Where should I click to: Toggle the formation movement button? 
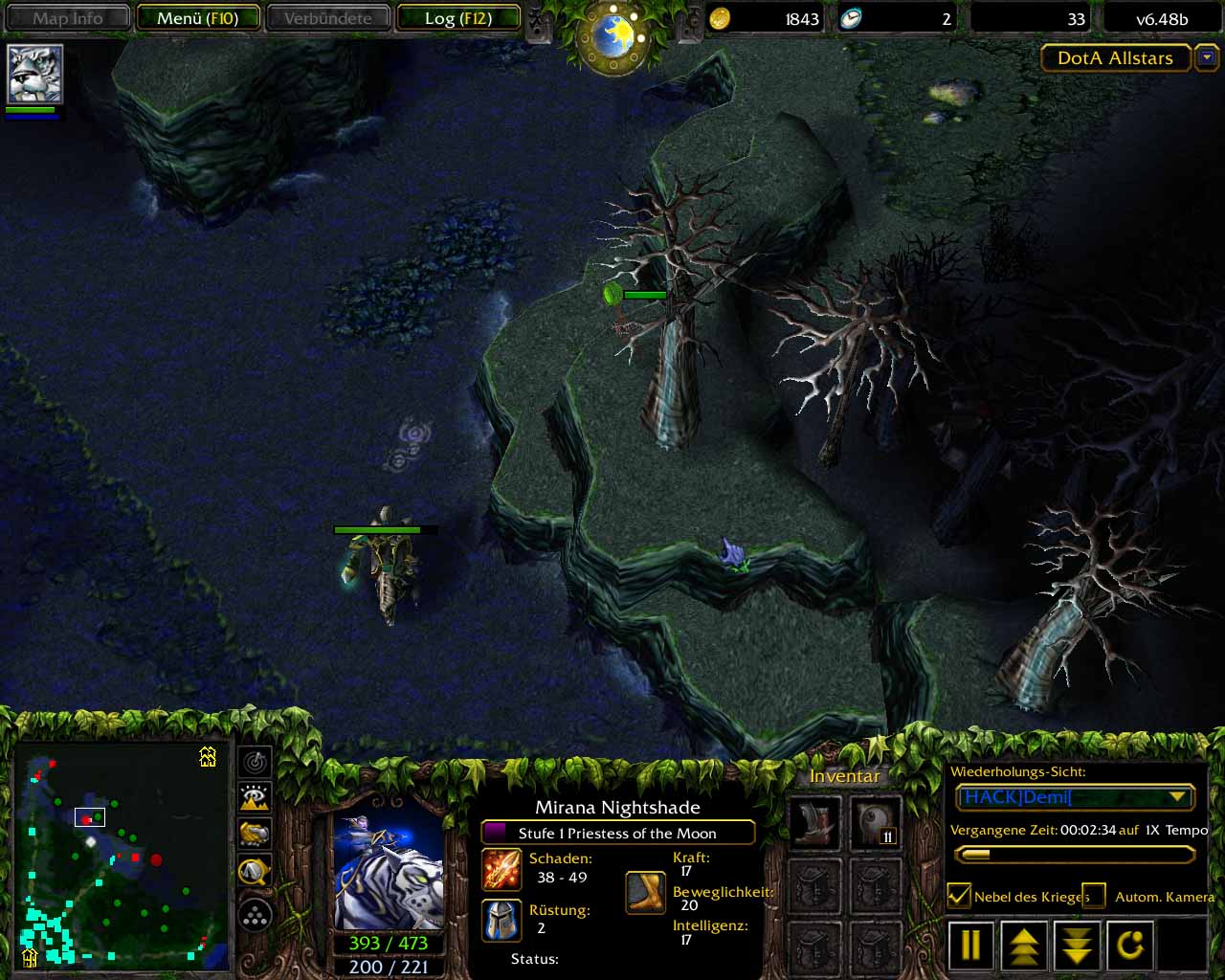[x=255, y=916]
